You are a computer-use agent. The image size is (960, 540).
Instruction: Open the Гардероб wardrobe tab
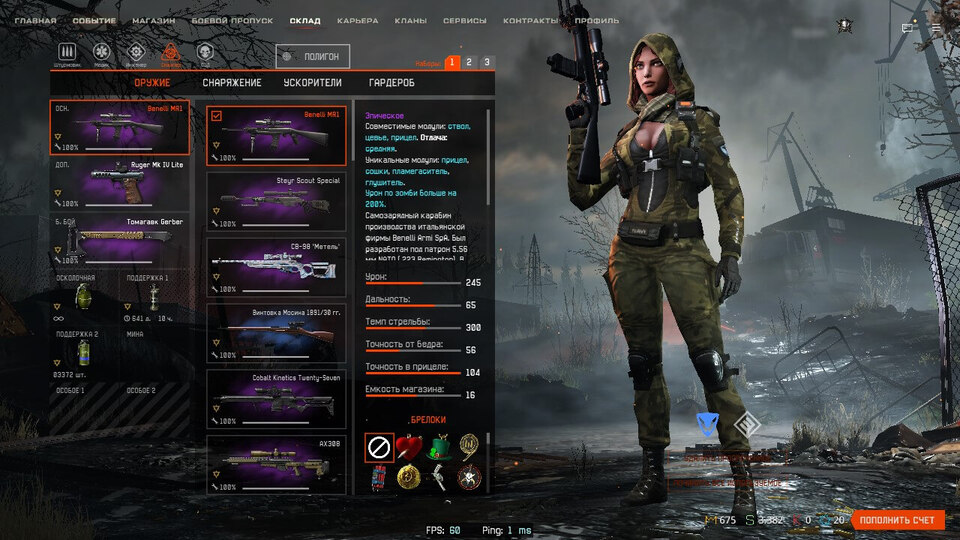[391, 83]
